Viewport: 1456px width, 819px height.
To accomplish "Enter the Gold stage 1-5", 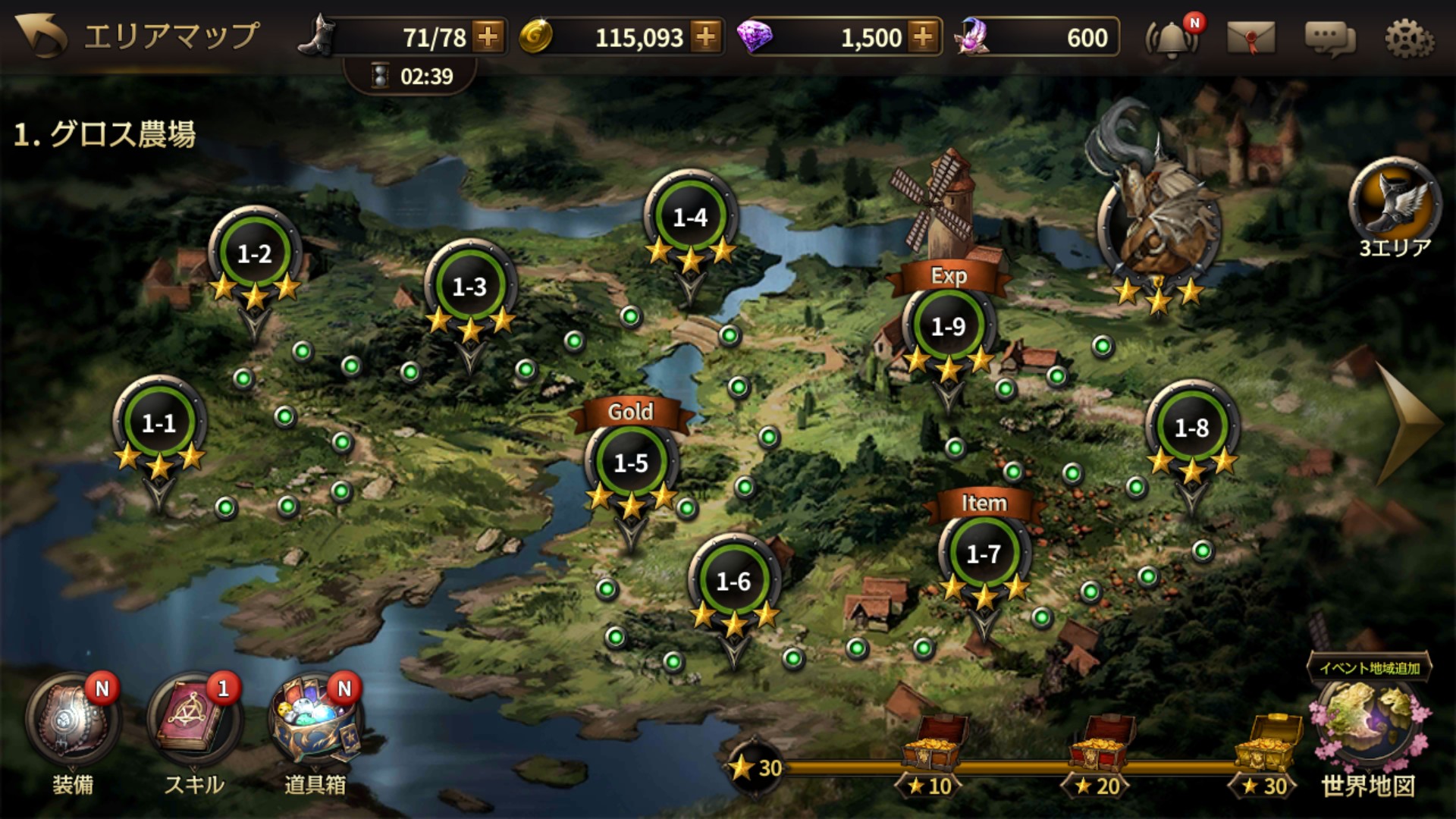I will [x=631, y=463].
